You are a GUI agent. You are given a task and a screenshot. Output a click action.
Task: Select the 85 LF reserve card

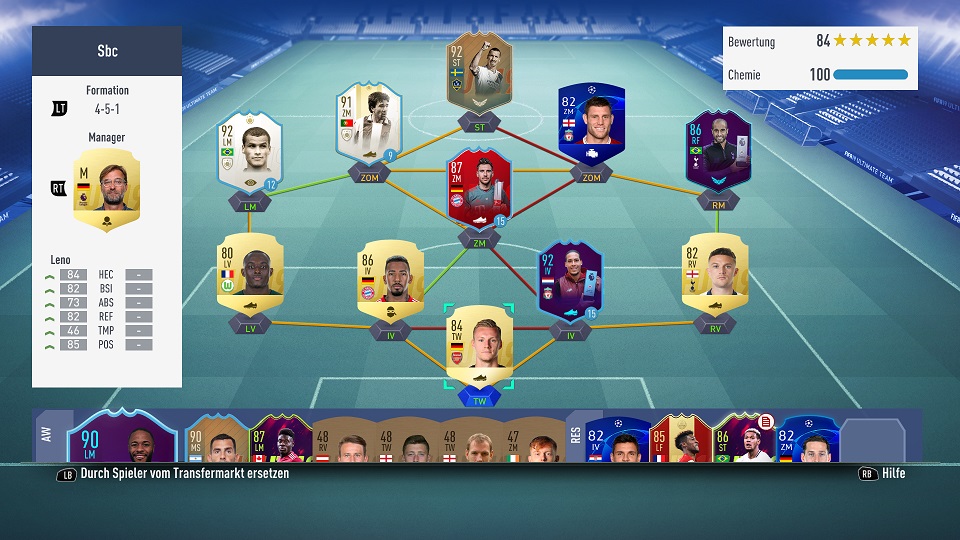coord(680,439)
